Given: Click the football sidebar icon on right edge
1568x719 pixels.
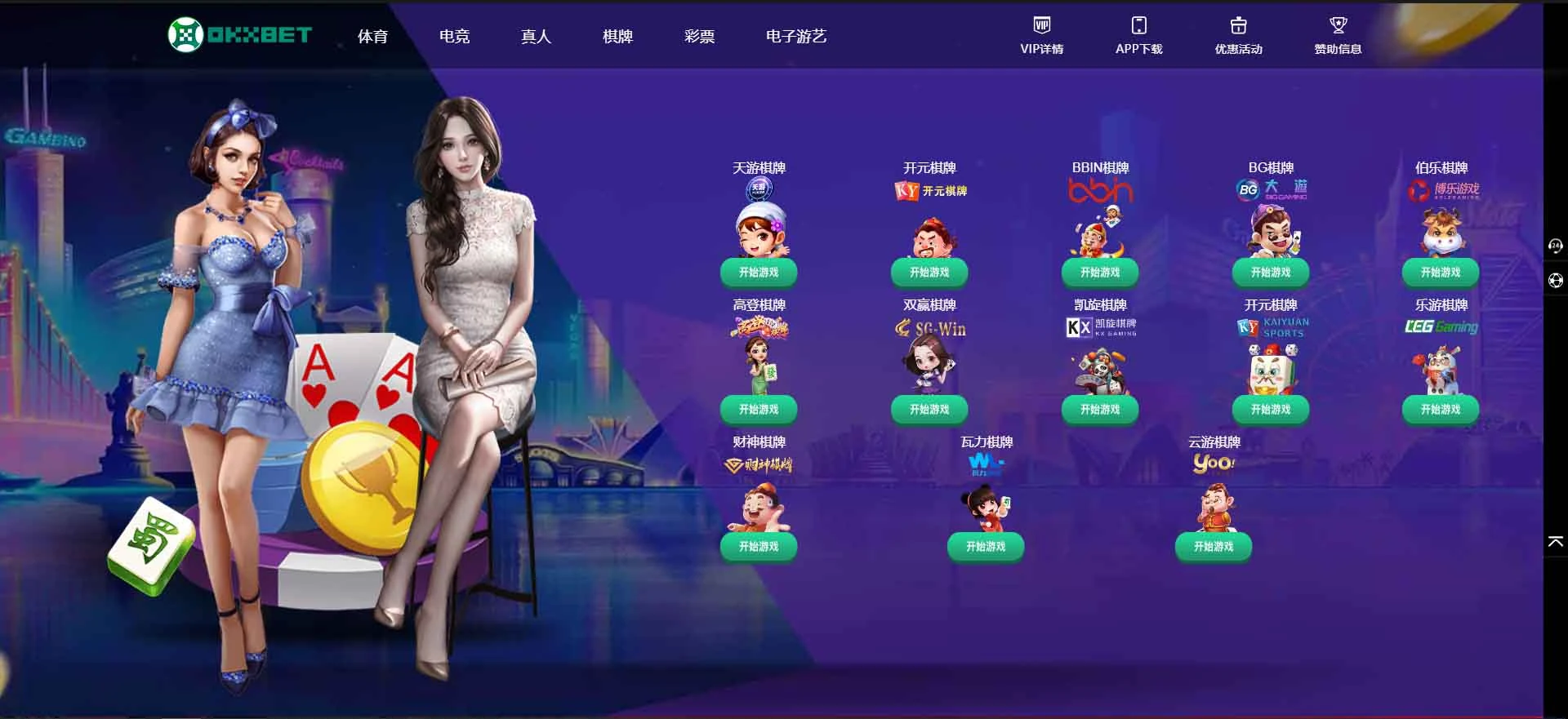Looking at the screenshot, I should click(x=1556, y=278).
